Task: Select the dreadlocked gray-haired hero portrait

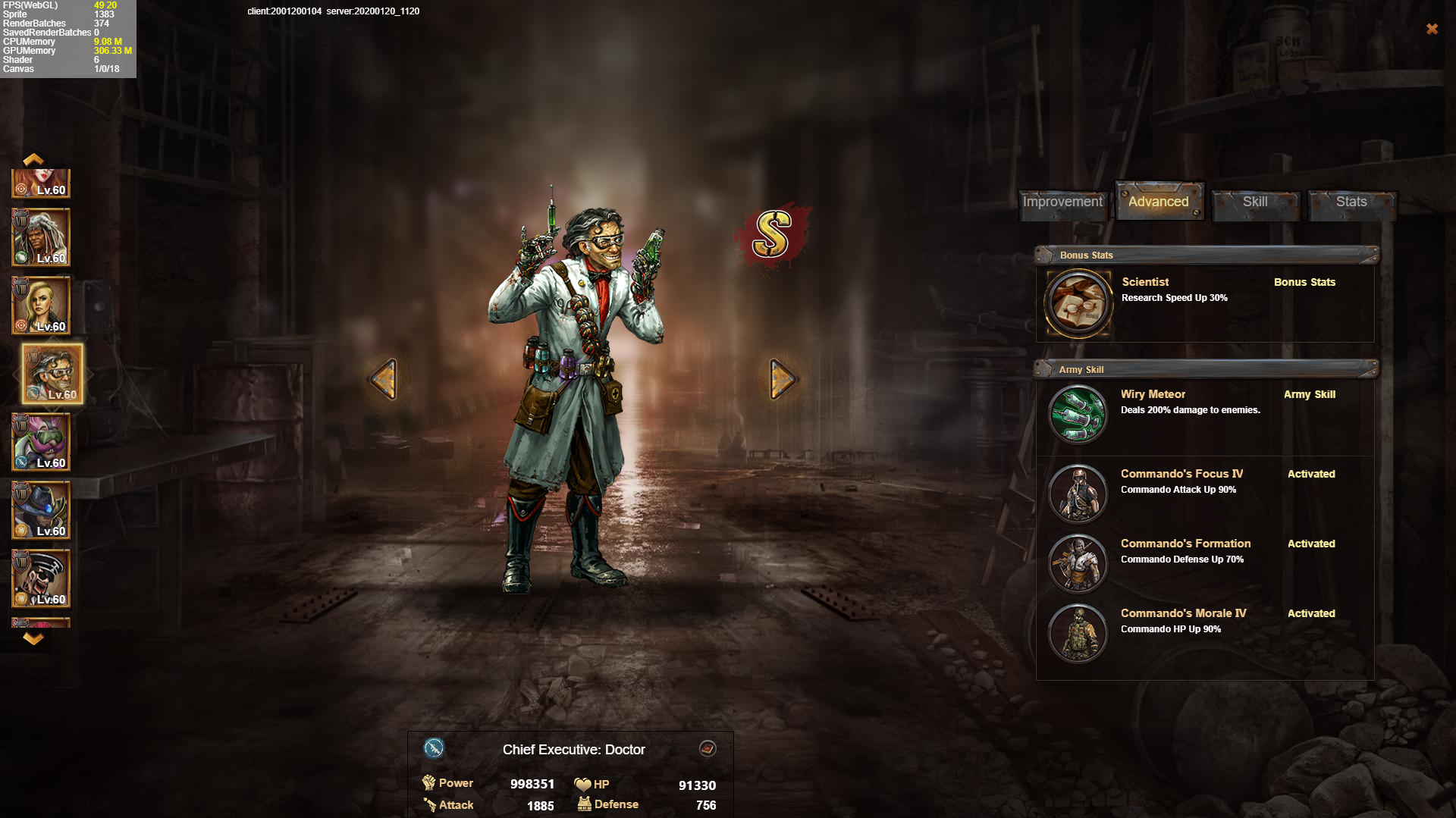Action: pyautogui.click(x=42, y=238)
